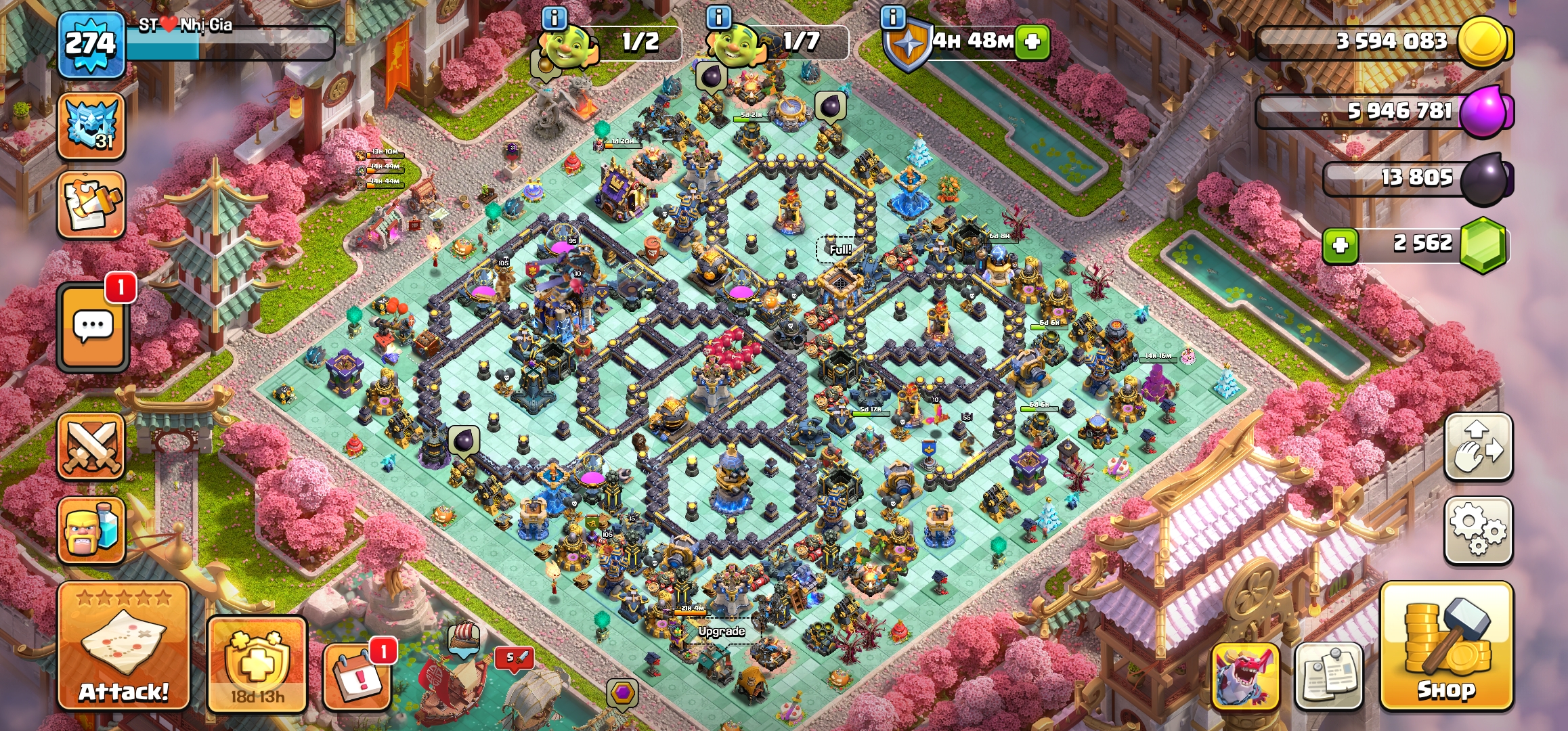This screenshot has width=1568, height=731.
Task: Tap the Upgrade label on the building
Action: 722,632
